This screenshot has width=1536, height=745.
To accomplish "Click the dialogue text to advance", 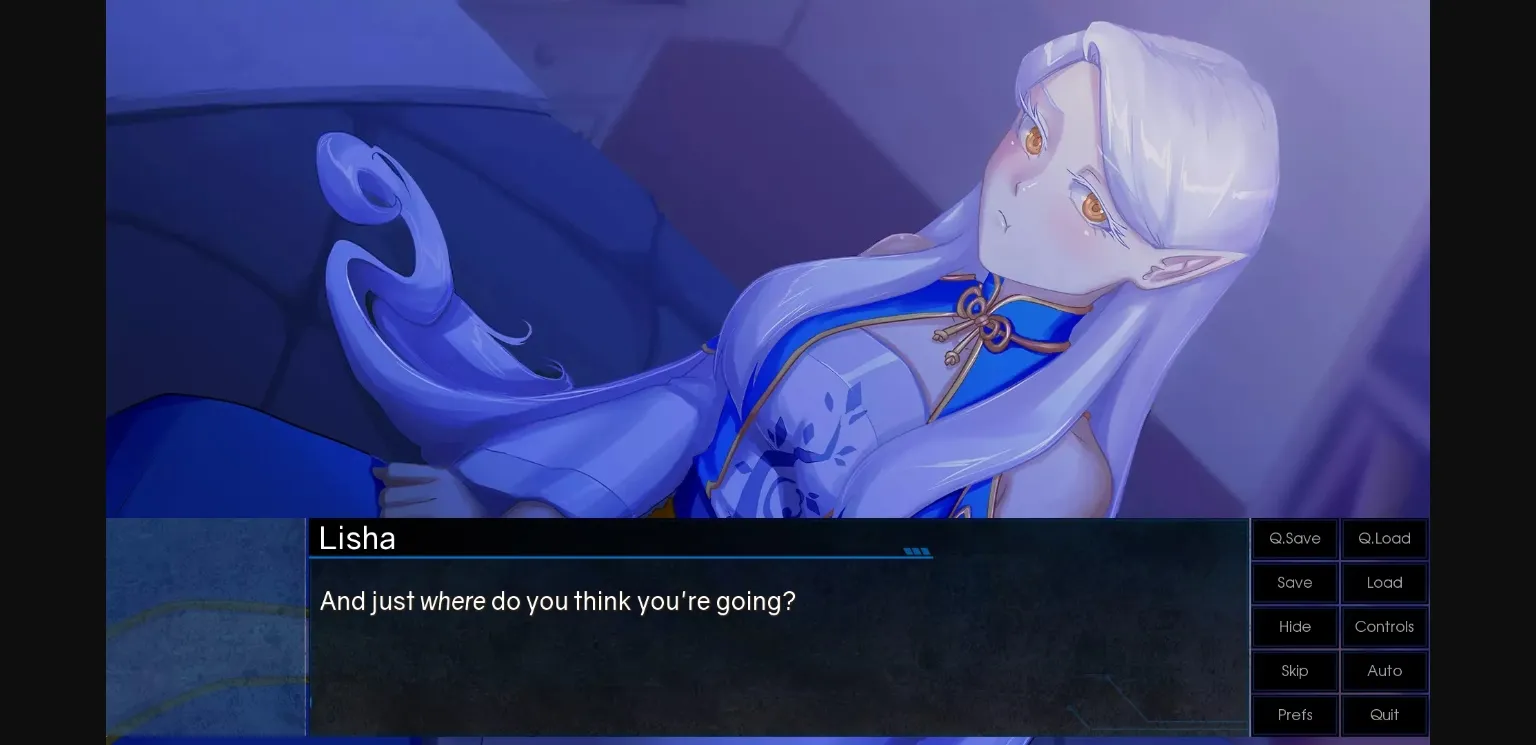I will click(557, 601).
